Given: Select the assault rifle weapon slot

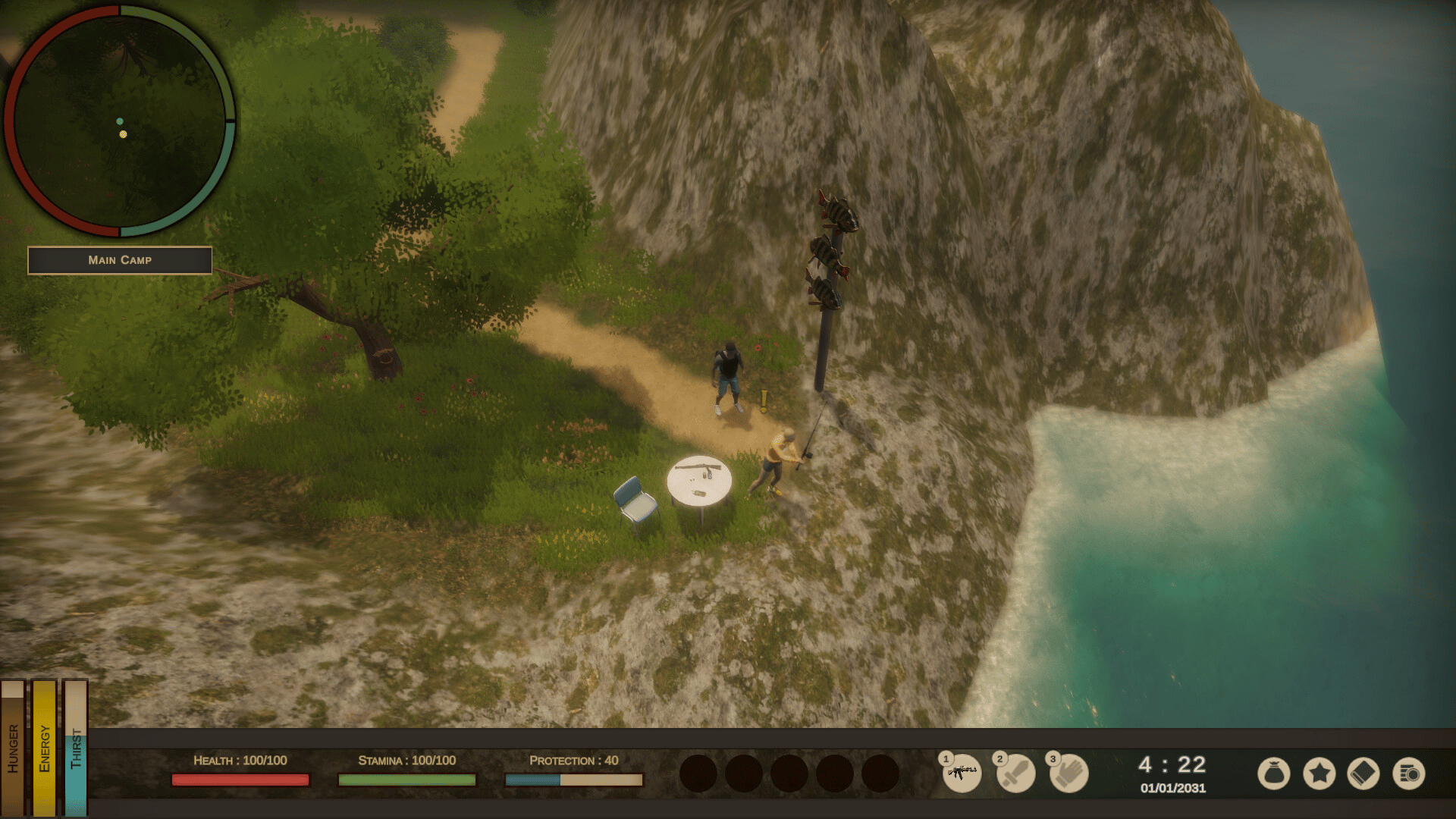Looking at the screenshot, I should click(962, 773).
